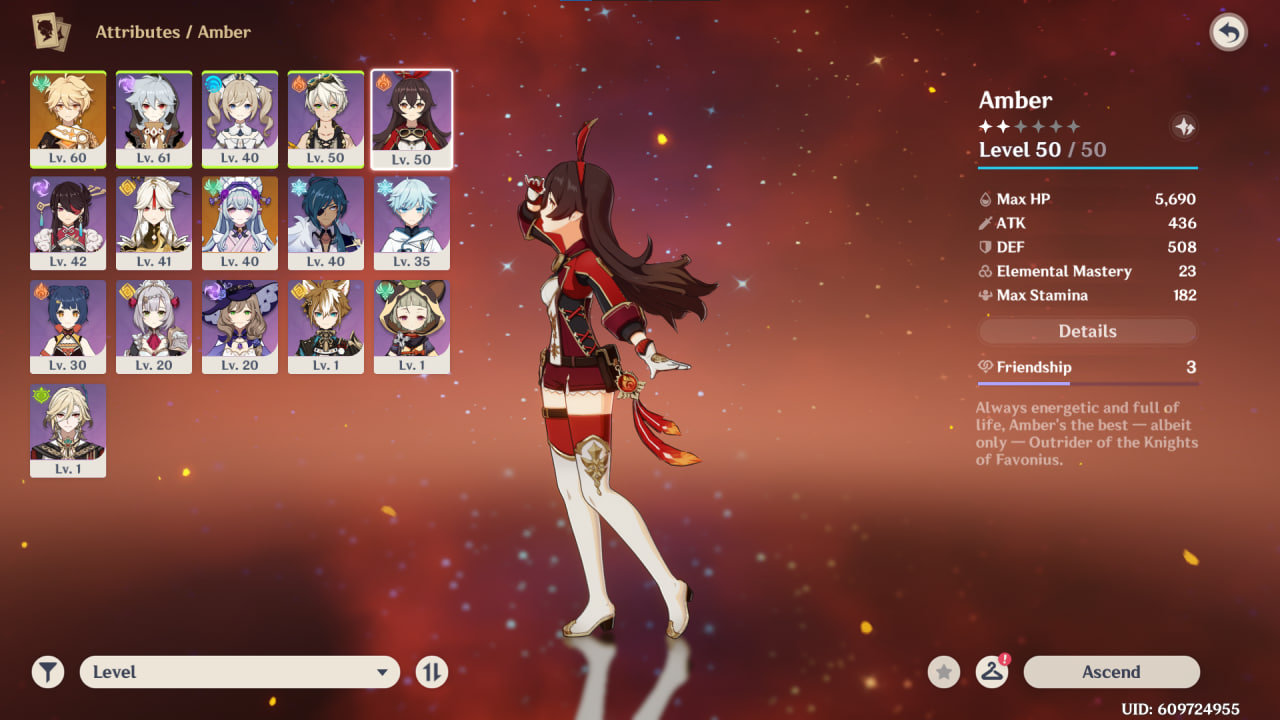Select Xiangling's Lv. 30 portrait
1280x720 pixels.
click(68, 326)
